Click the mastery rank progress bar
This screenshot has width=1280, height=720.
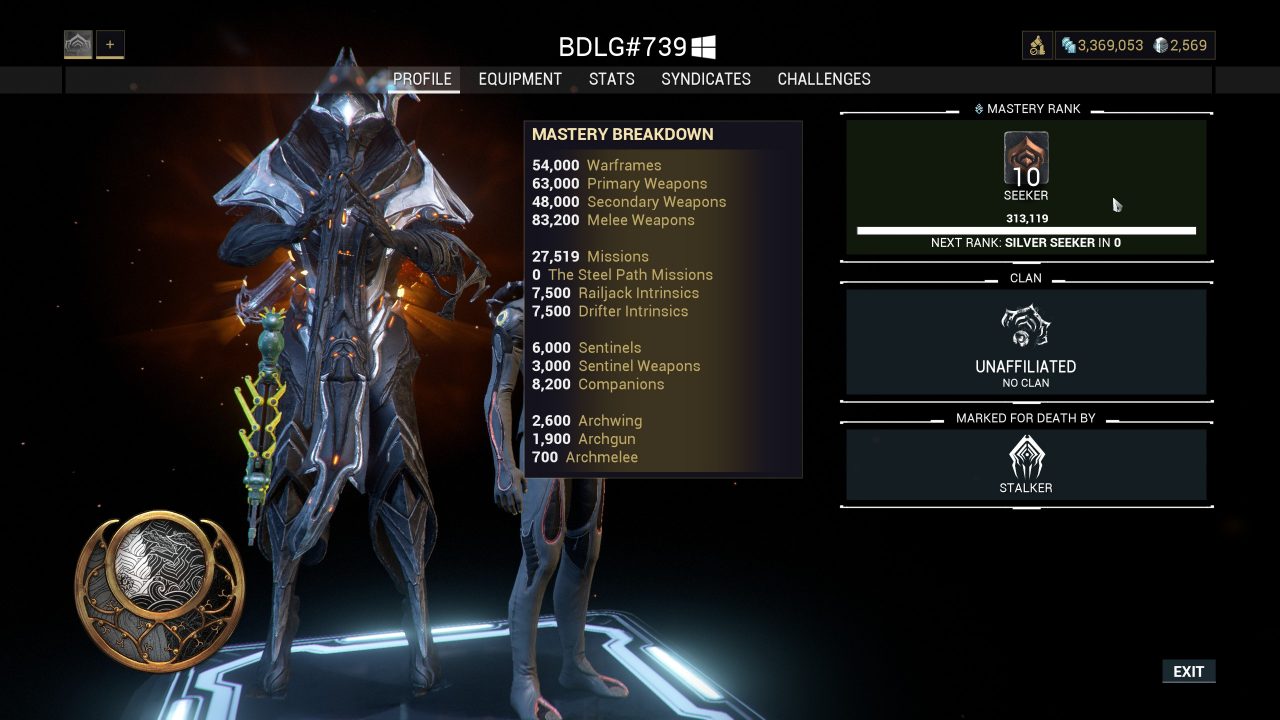click(x=1026, y=229)
